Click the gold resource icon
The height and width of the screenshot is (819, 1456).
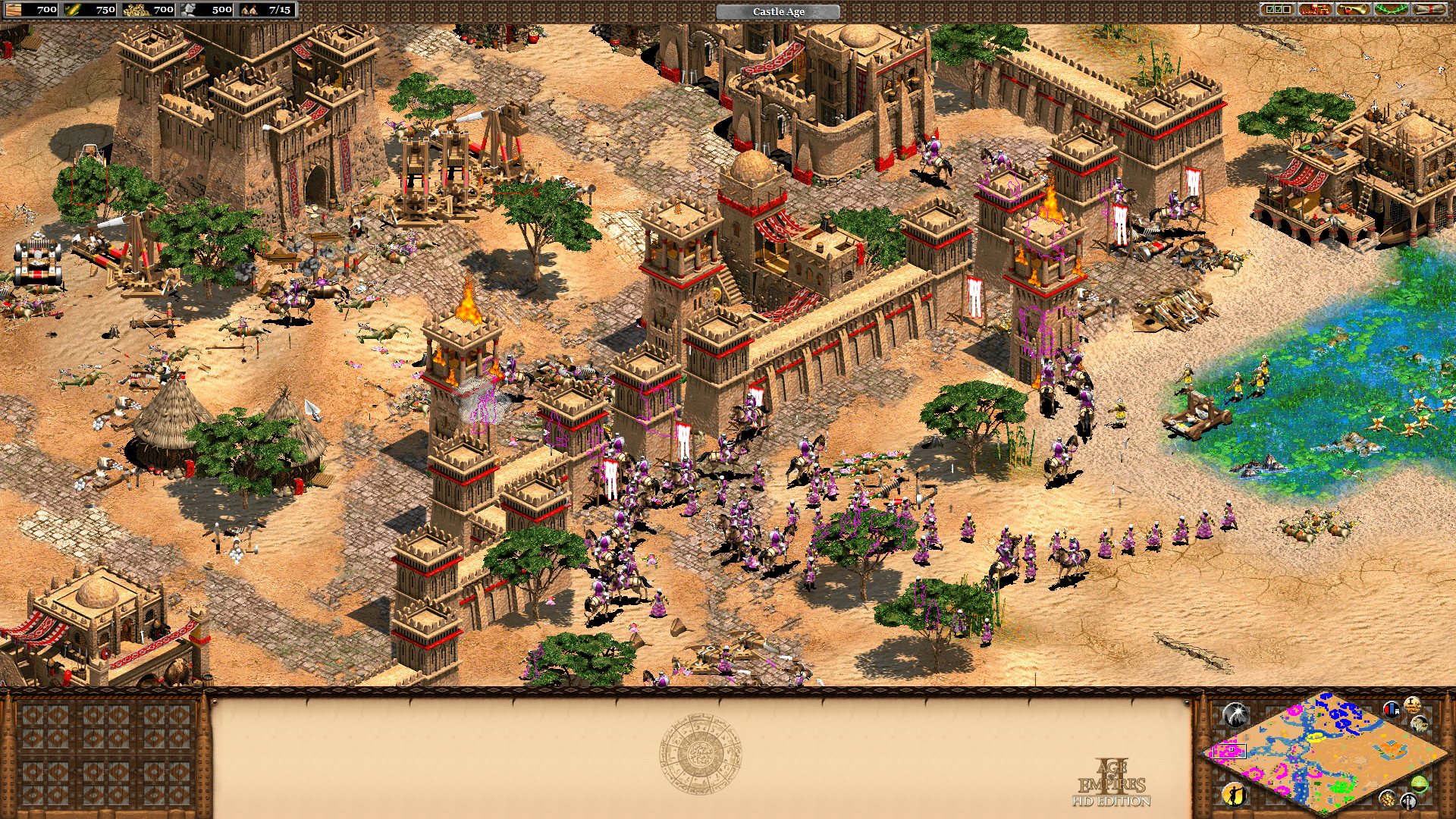pos(138,11)
